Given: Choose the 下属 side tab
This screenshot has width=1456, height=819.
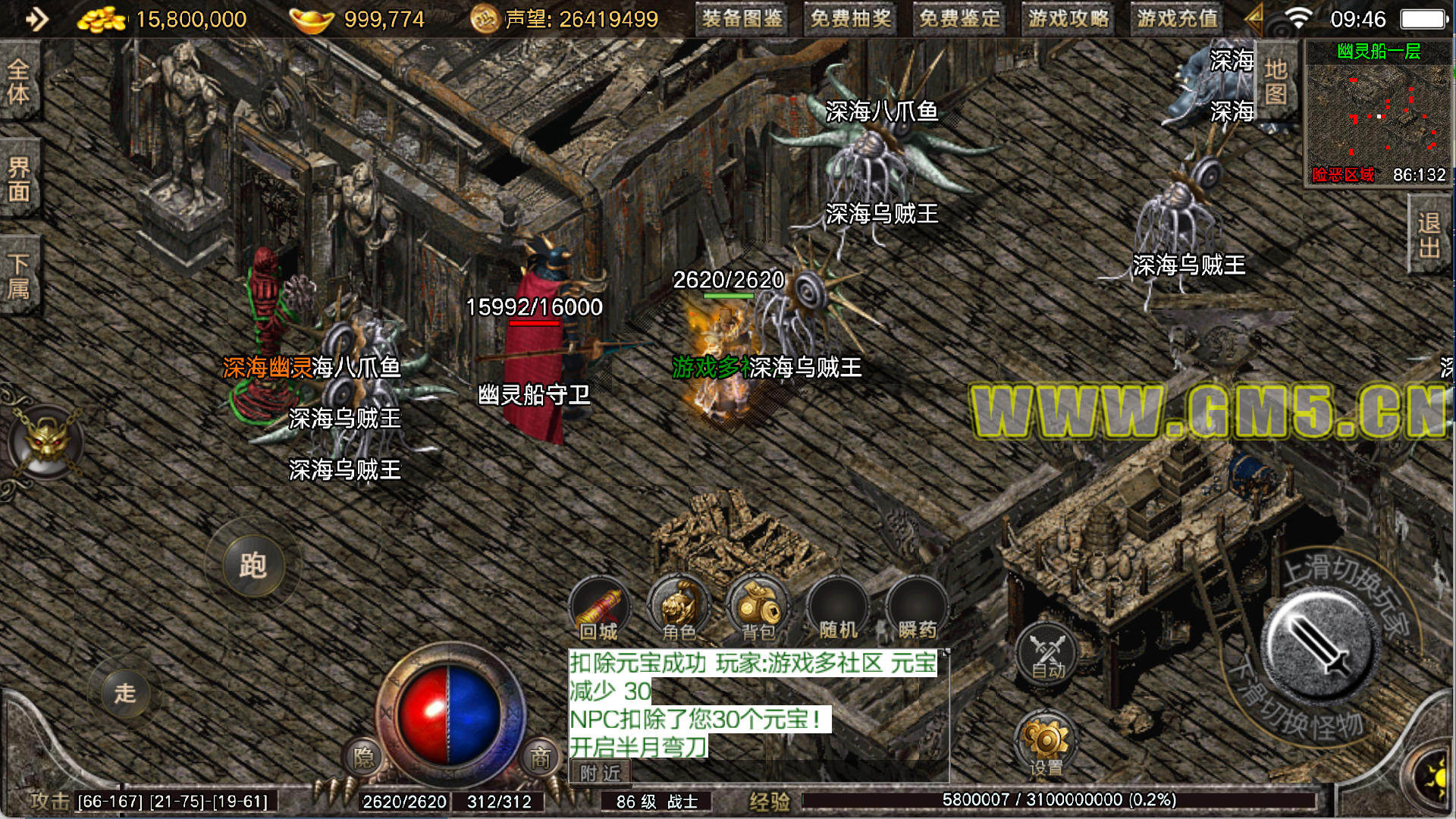Looking at the screenshot, I should click(18, 276).
